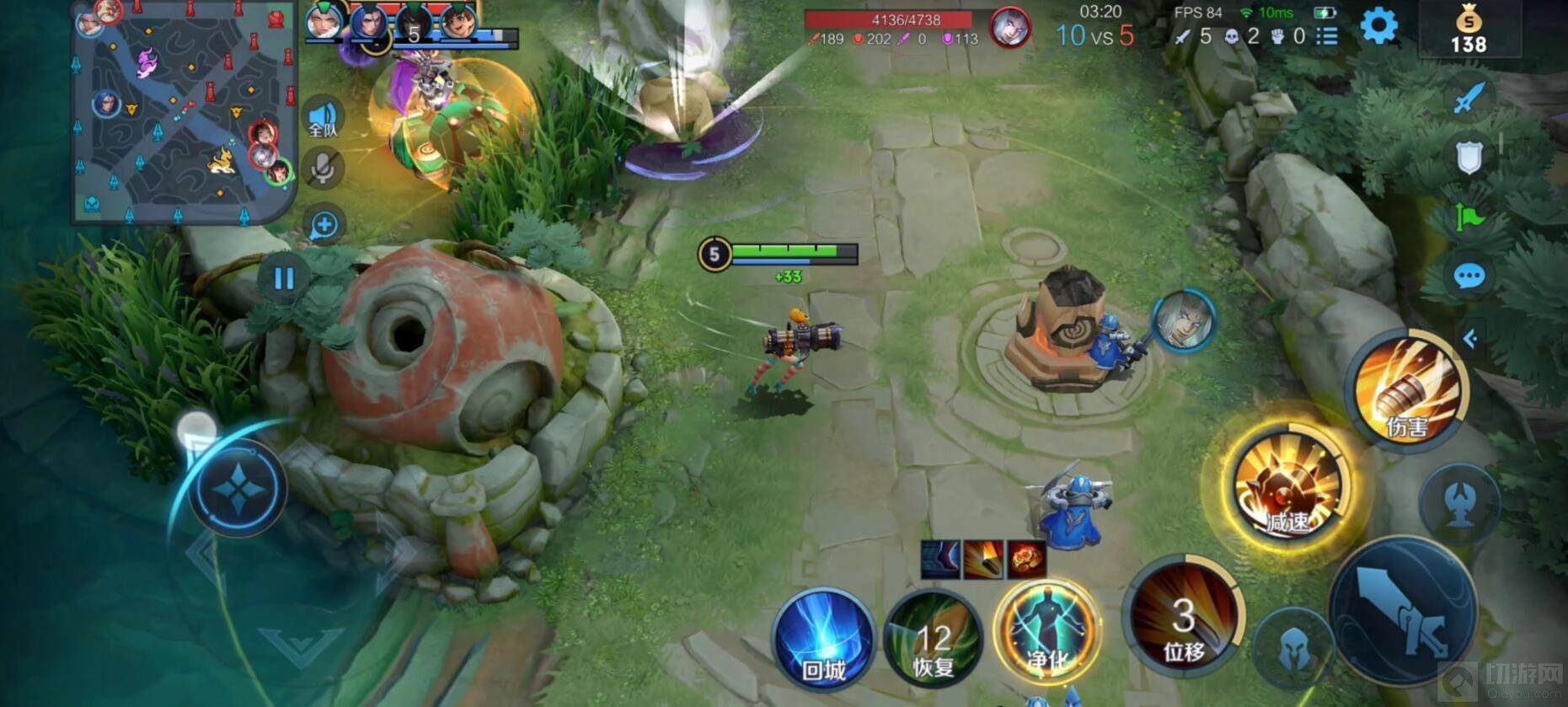
Task: Open the gold shop showing 138
Action: coord(1469,31)
